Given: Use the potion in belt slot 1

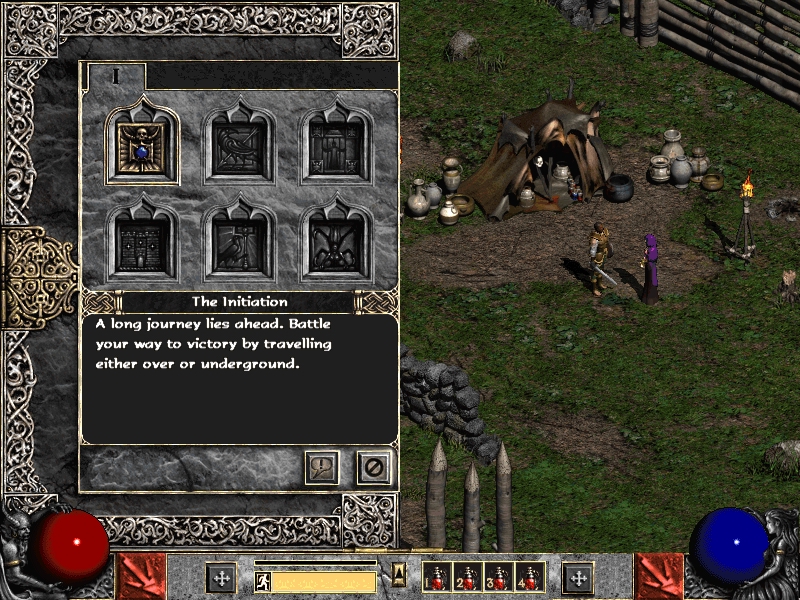Looking at the screenshot, I should [x=437, y=578].
